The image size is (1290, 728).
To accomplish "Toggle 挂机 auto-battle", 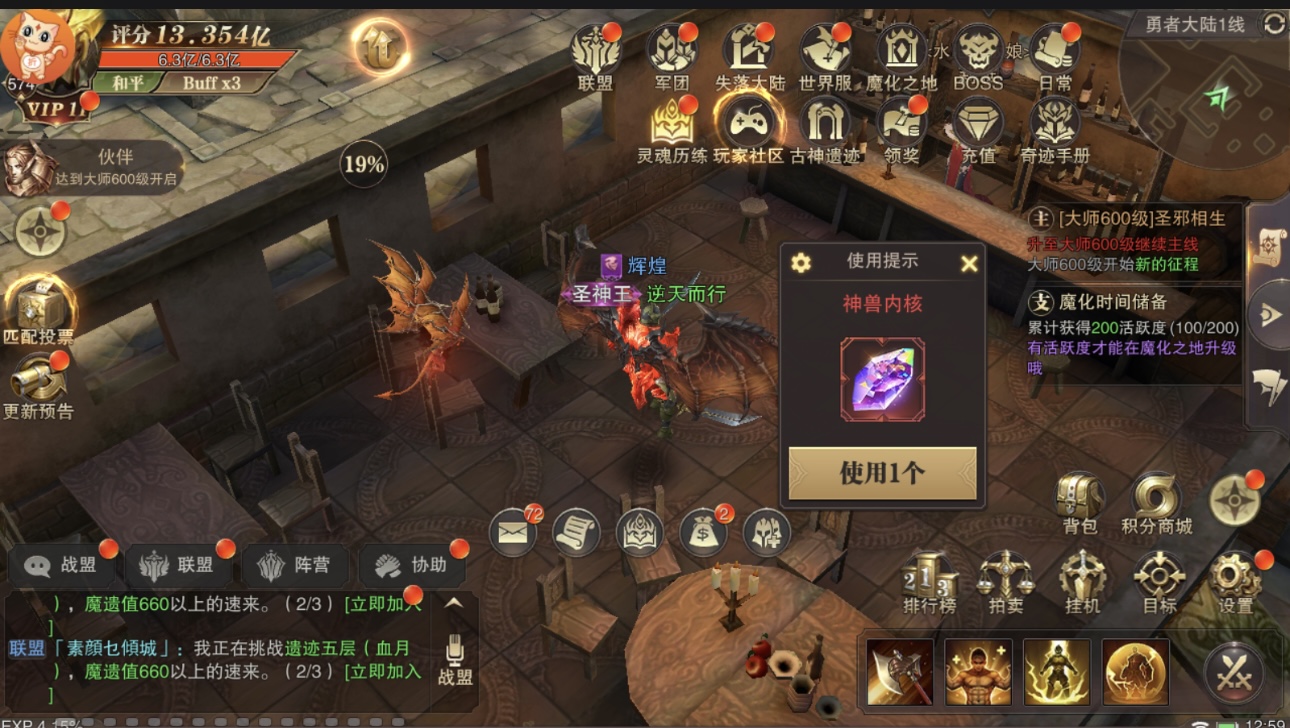I will pos(1083,582).
